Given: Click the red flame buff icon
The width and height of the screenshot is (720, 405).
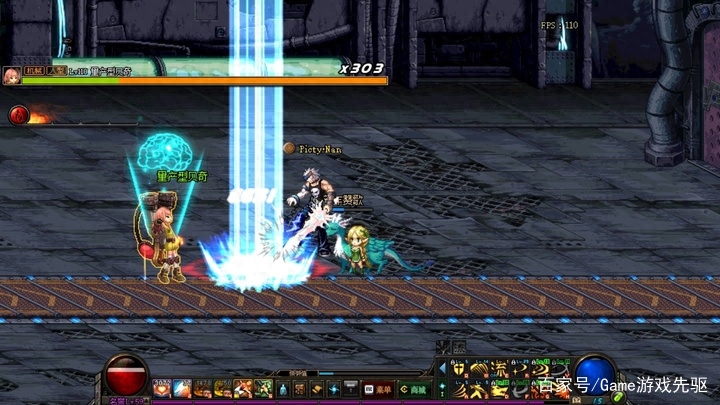Looking at the screenshot, I should coord(18,115).
